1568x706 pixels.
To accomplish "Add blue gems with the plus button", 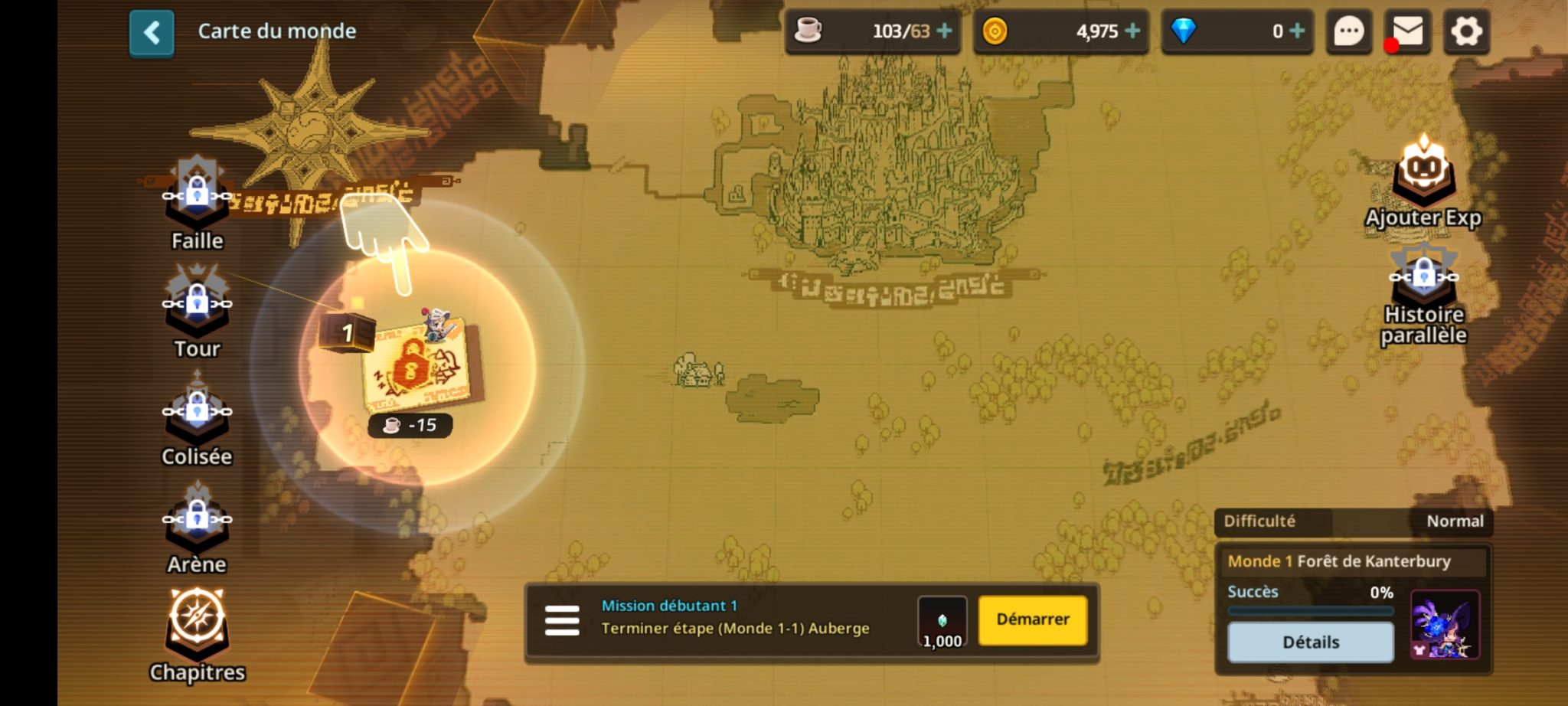I will (1297, 31).
